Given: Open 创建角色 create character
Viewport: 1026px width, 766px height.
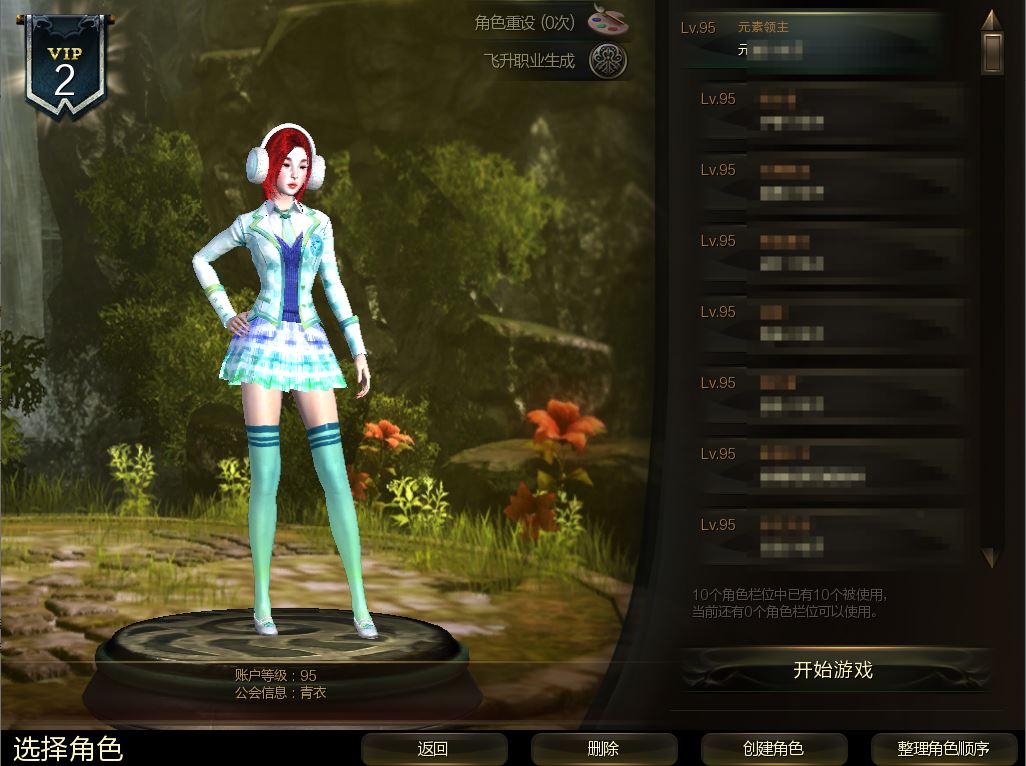Looking at the screenshot, I should click(x=773, y=748).
